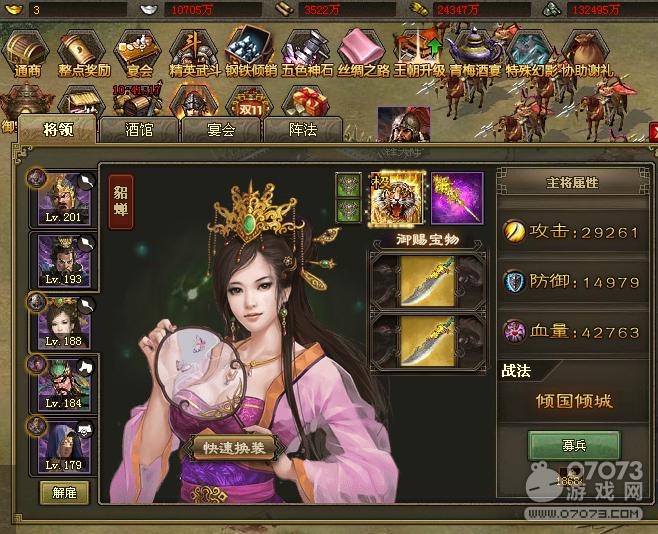Open the 酒馆 tavern tab
Image resolution: width=658 pixels, height=534 pixels.
coord(138,129)
